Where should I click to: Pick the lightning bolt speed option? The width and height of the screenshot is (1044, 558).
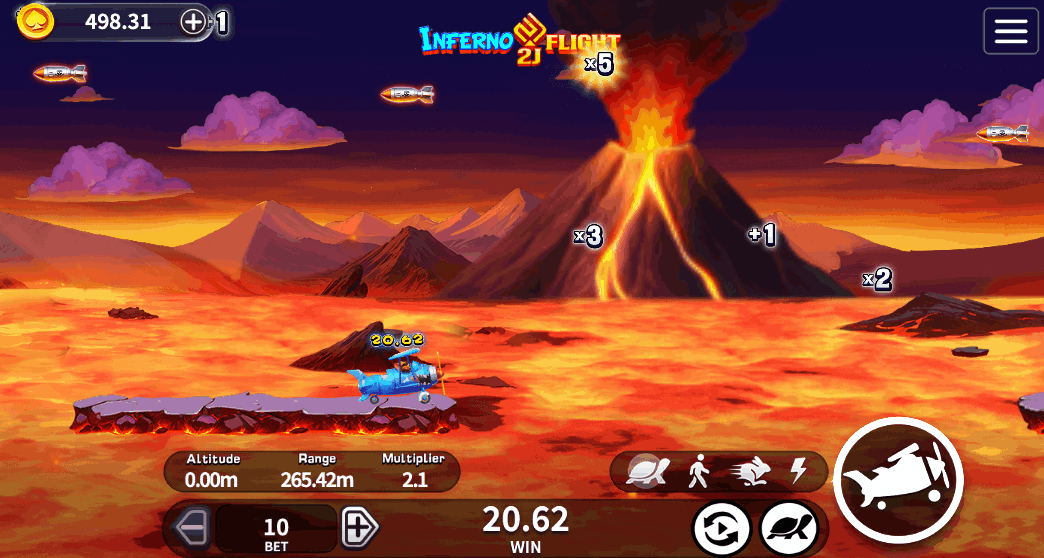798,470
